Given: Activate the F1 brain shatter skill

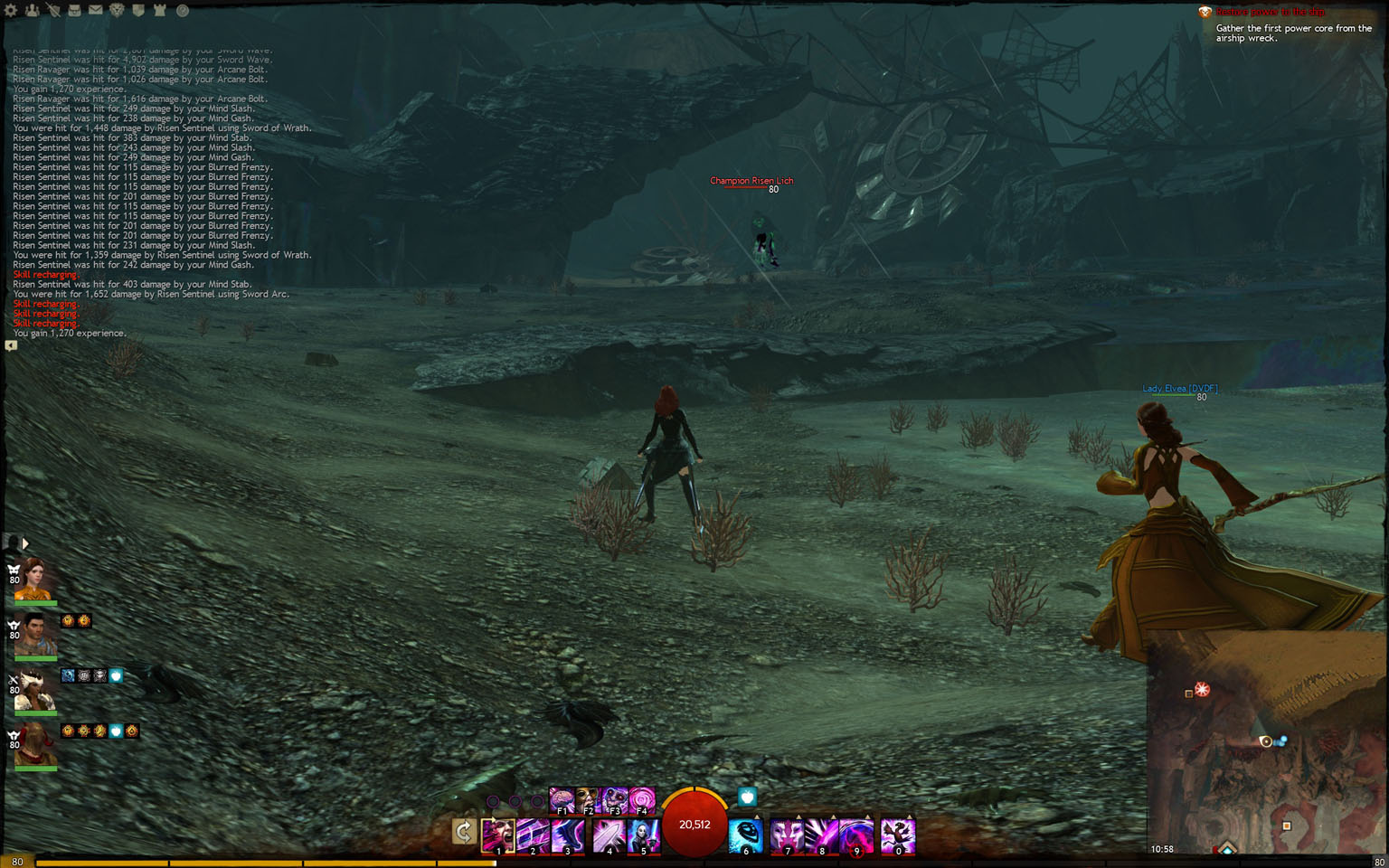Looking at the screenshot, I should [562, 800].
